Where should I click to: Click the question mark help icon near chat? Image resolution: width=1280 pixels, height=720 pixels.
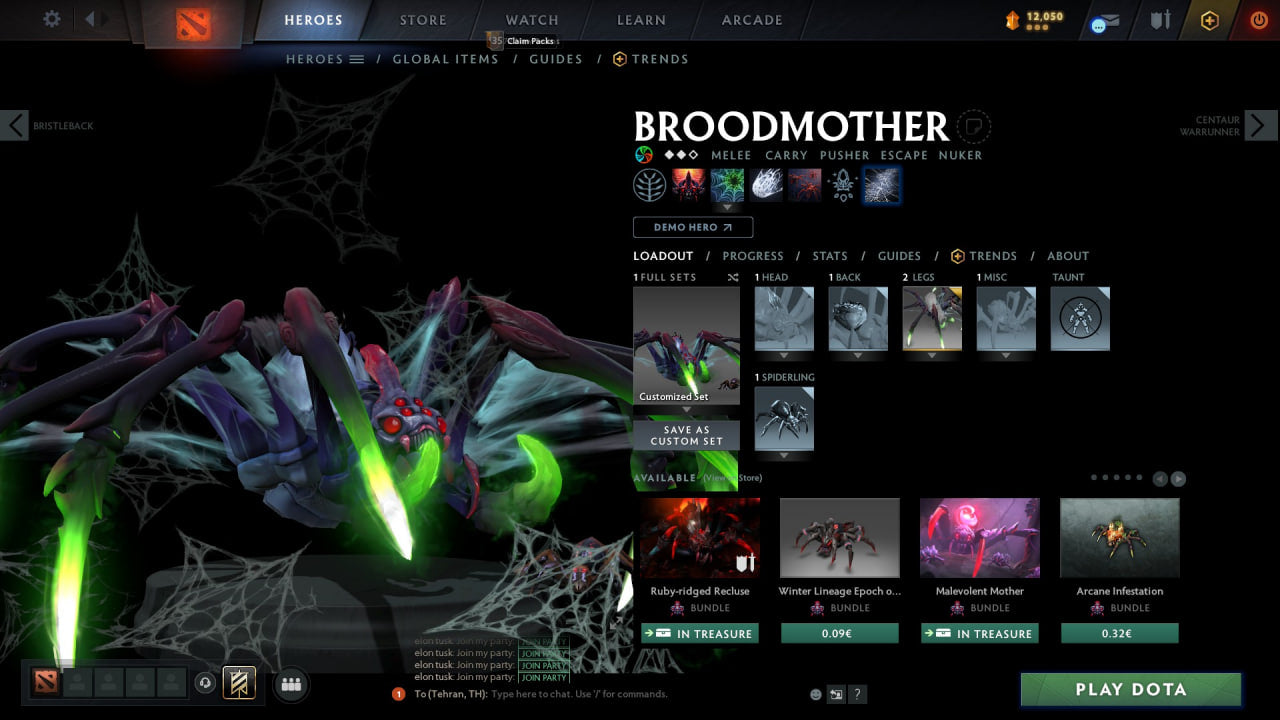(x=857, y=693)
